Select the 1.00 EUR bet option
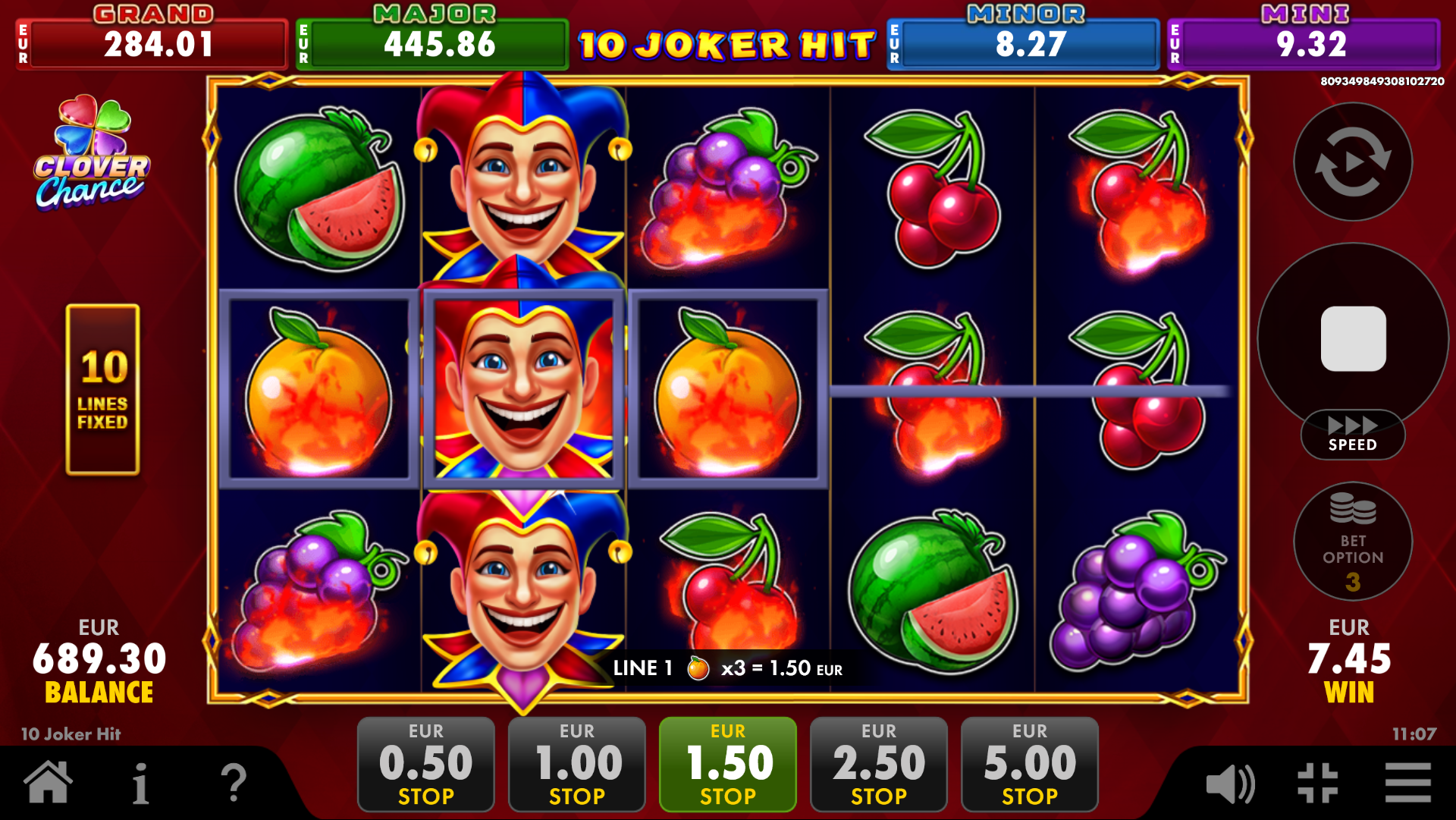Viewport: 1456px width, 820px height. tap(576, 762)
